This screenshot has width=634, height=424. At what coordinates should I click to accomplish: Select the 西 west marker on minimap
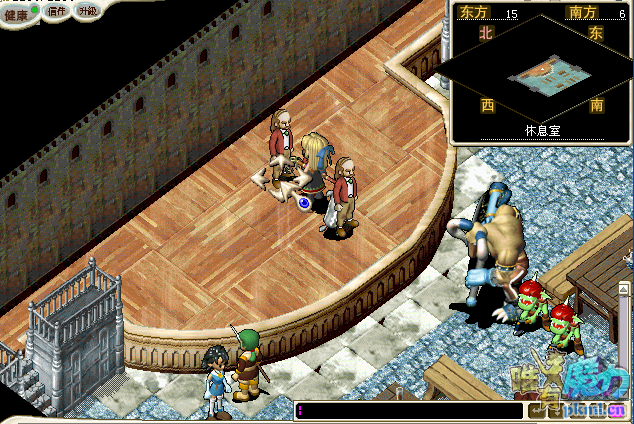[x=487, y=104]
